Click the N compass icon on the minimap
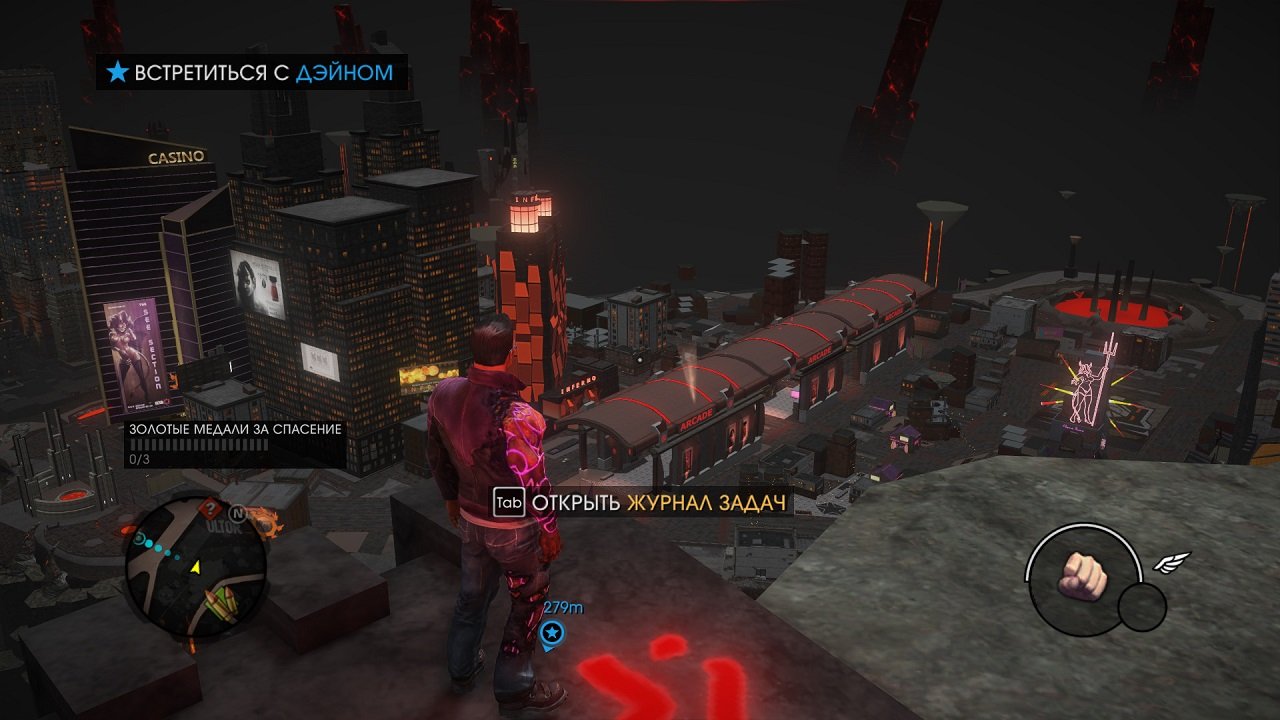 tap(237, 513)
